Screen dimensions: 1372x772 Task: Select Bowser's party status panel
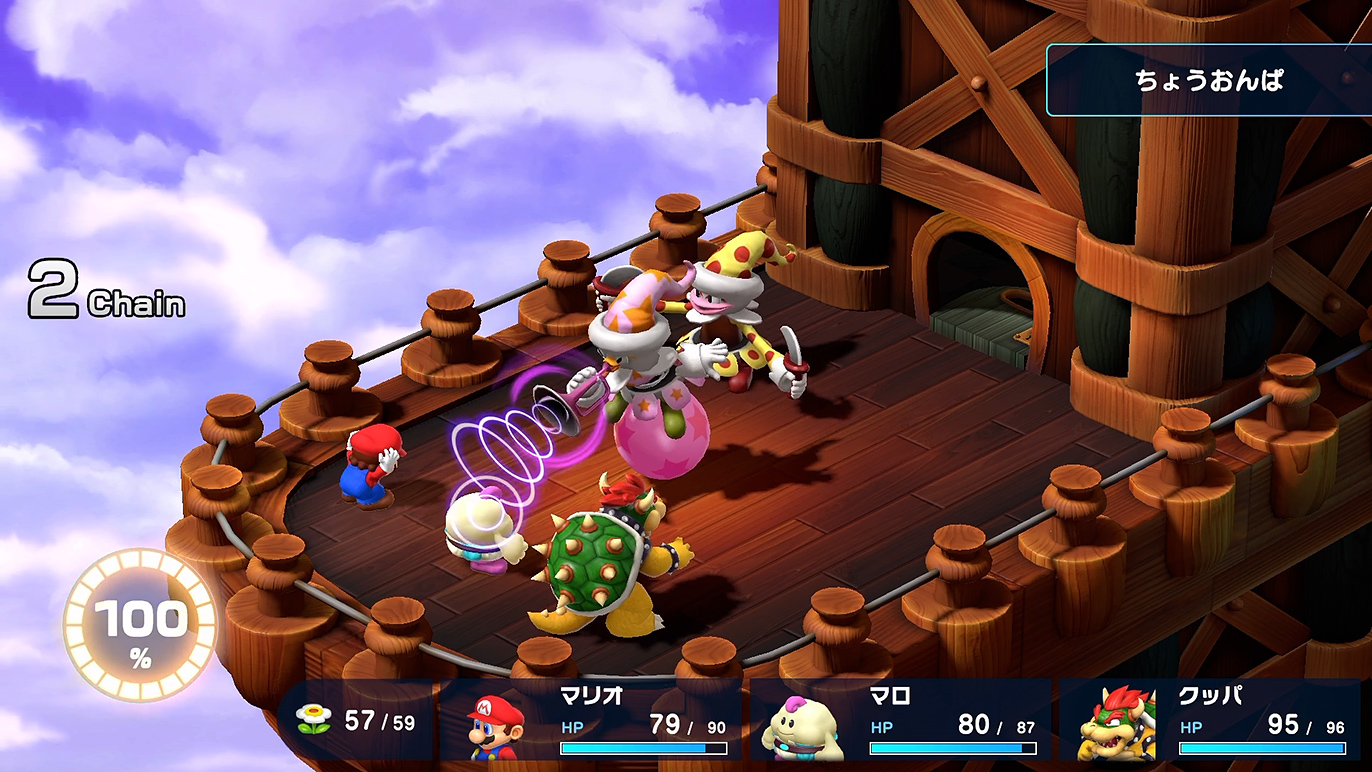[1212, 722]
